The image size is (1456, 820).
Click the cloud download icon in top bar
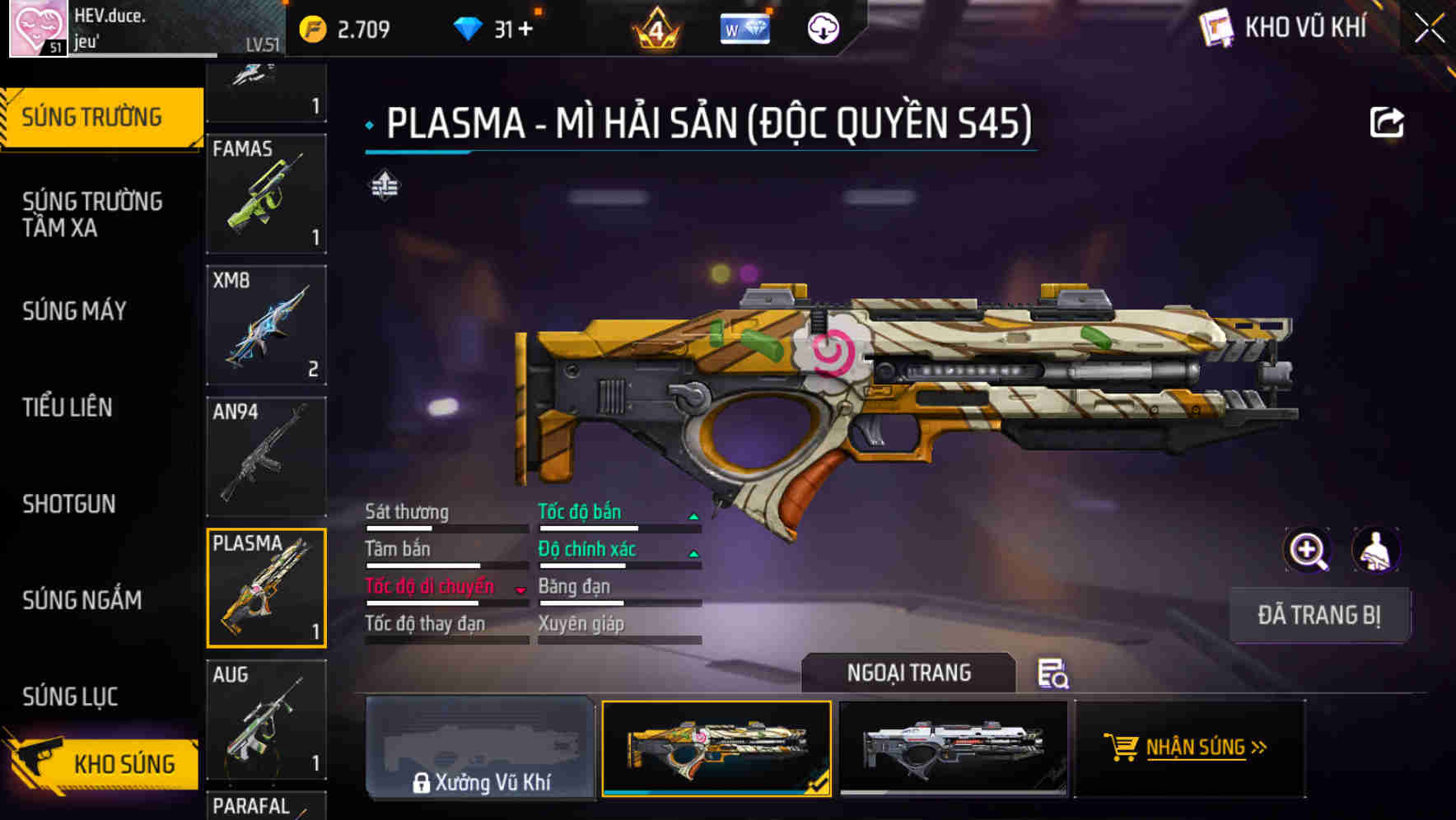[x=821, y=27]
